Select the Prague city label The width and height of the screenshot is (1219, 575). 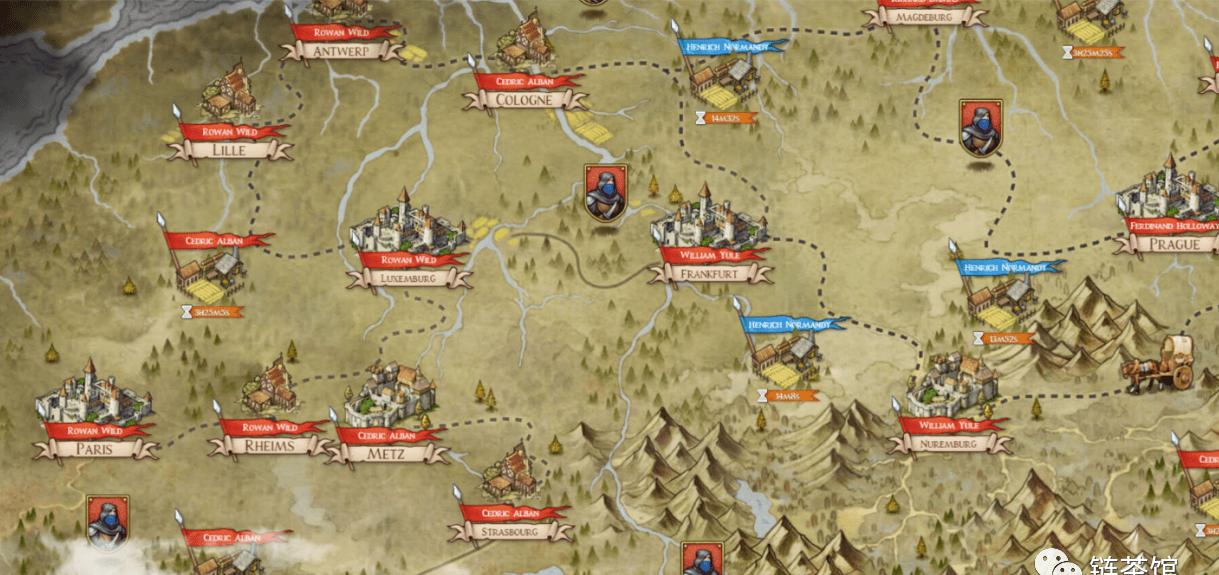[1174, 244]
